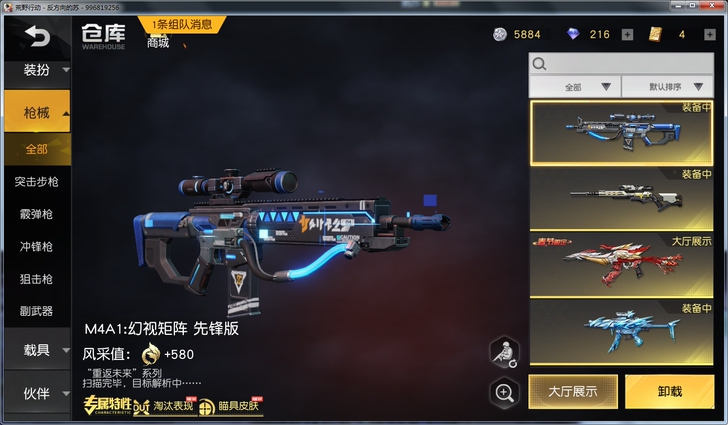Viewport: 728px width, 425px height.
Task: Open the 全部 filter dropdown
Action: (x=584, y=87)
